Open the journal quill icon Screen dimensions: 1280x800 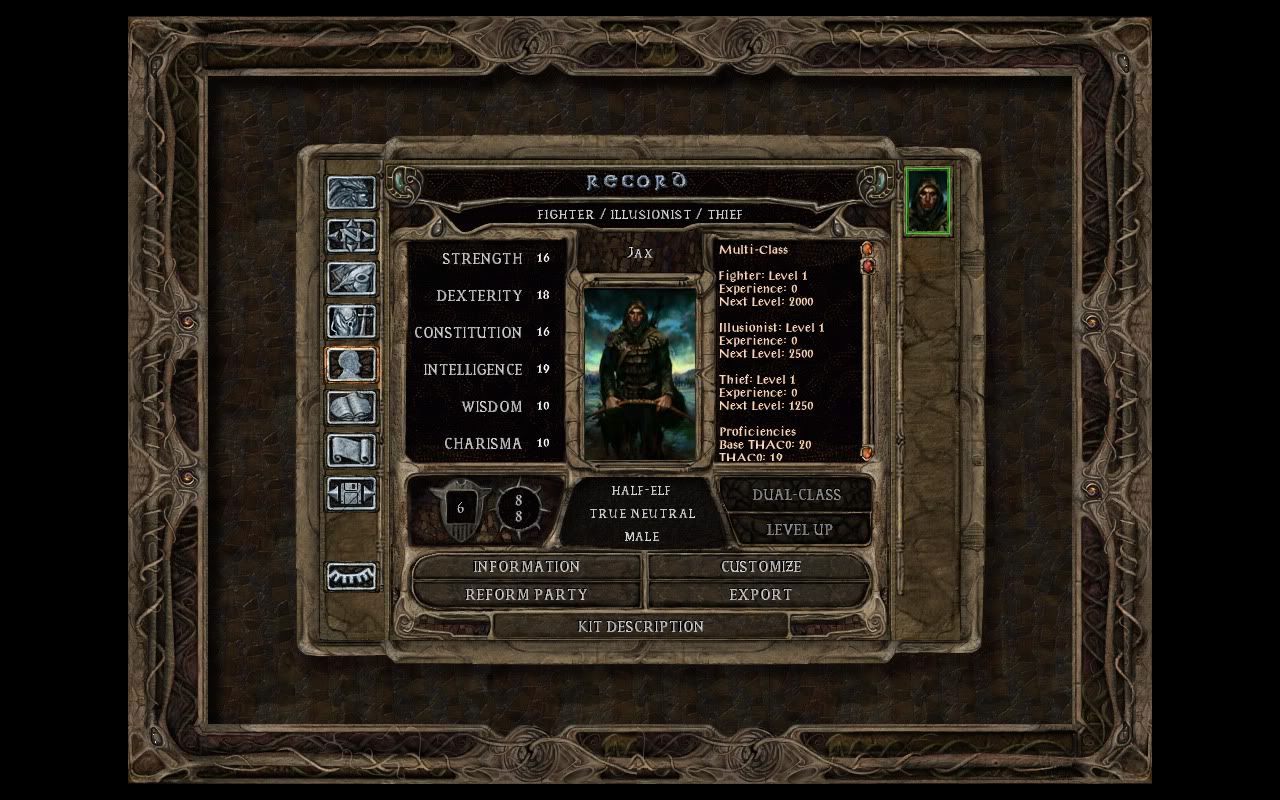351,279
